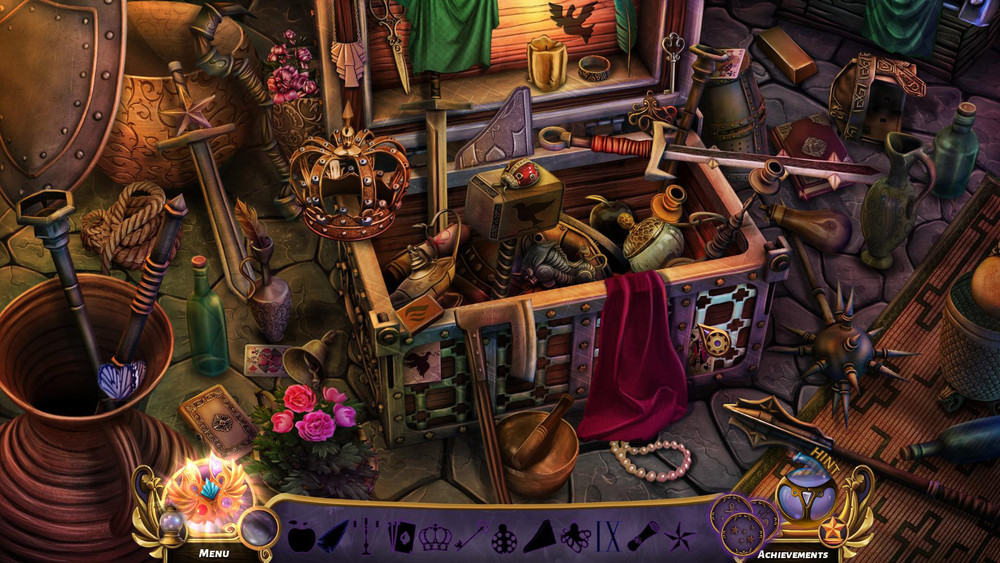
Task: Open the star badge beside Achievements
Action: [833, 527]
